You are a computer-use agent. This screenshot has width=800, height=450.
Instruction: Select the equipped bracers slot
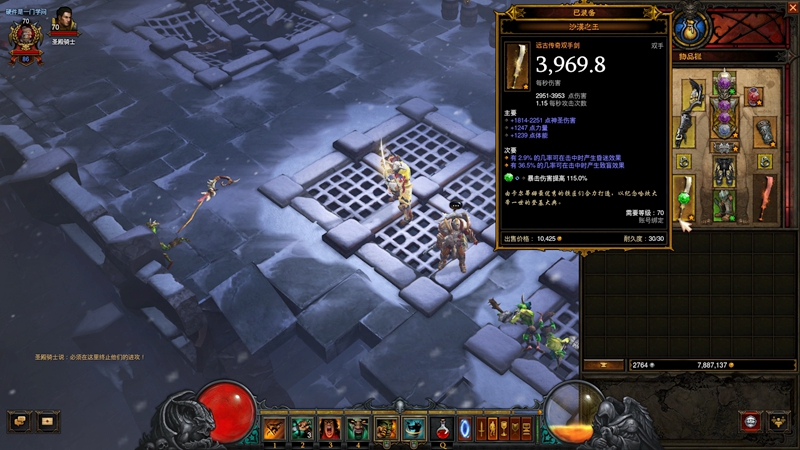[762, 132]
